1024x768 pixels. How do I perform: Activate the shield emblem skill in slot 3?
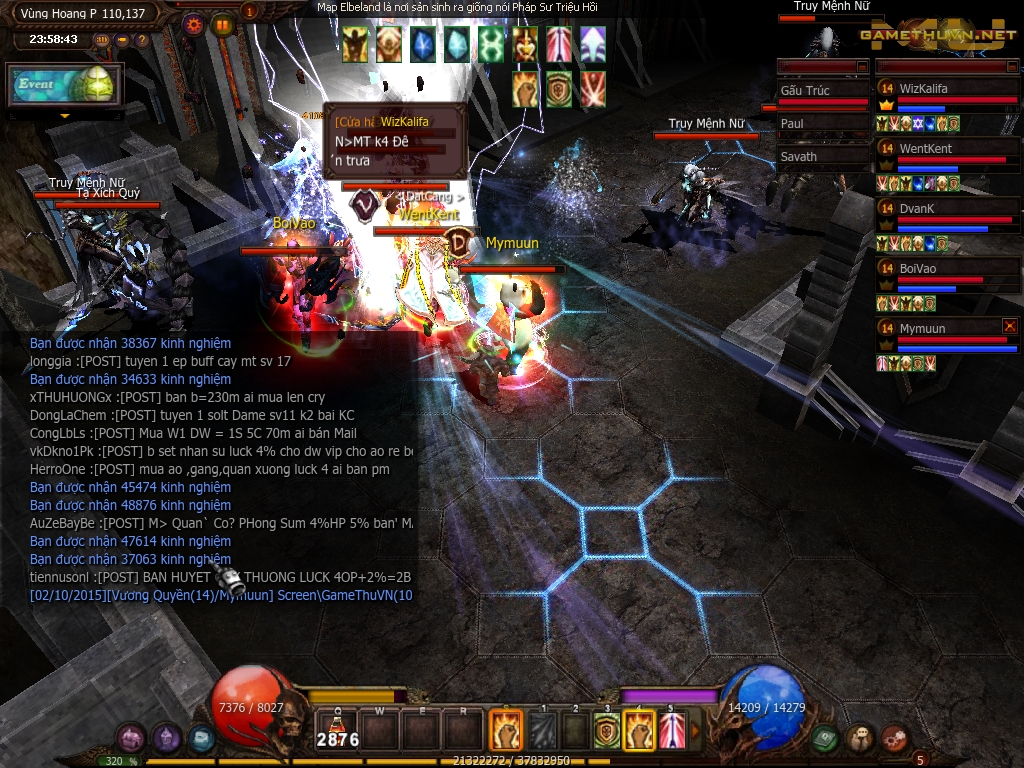click(607, 731)
